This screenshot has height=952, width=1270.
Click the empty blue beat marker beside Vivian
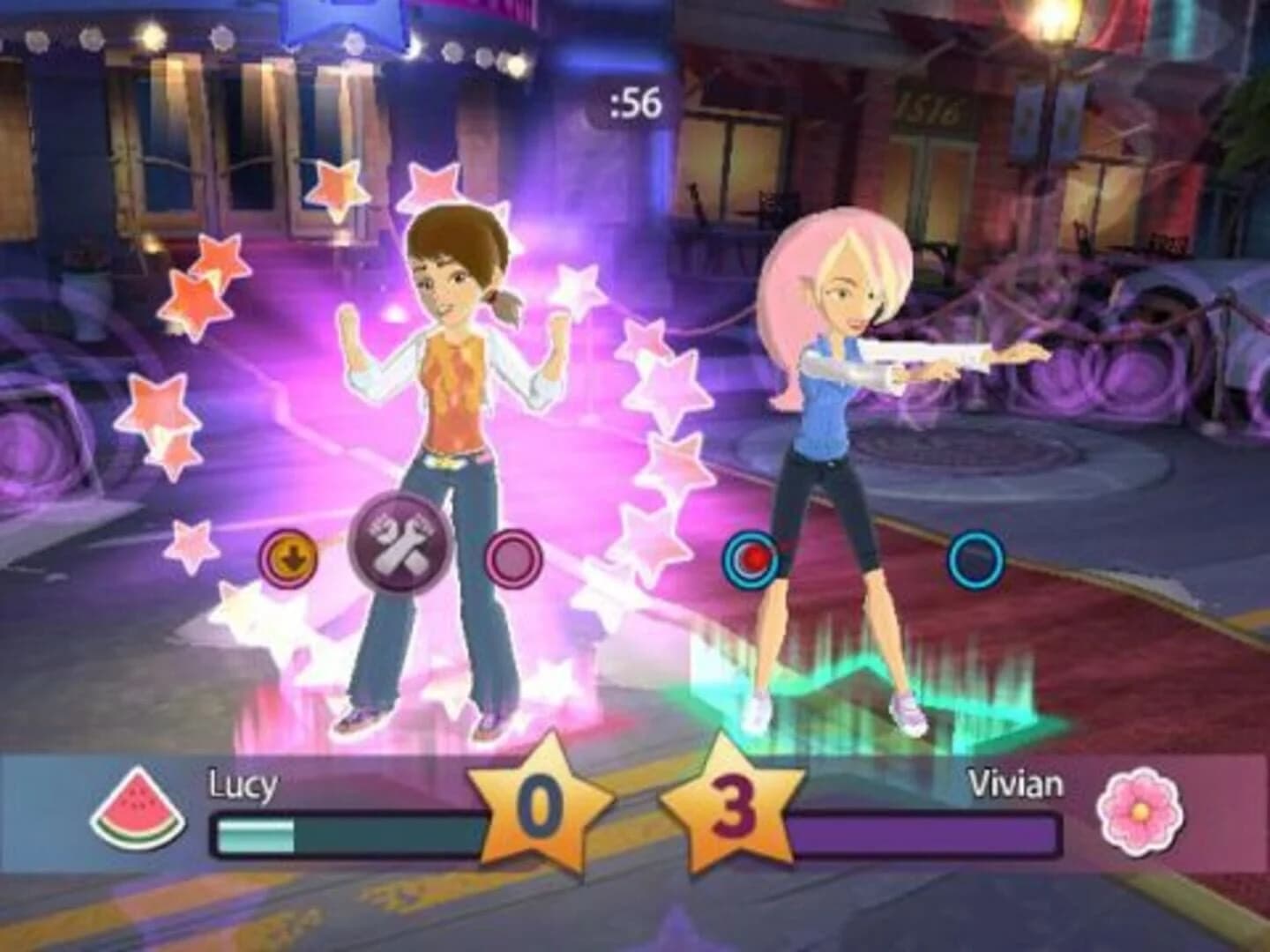click(x=974, y=556)
